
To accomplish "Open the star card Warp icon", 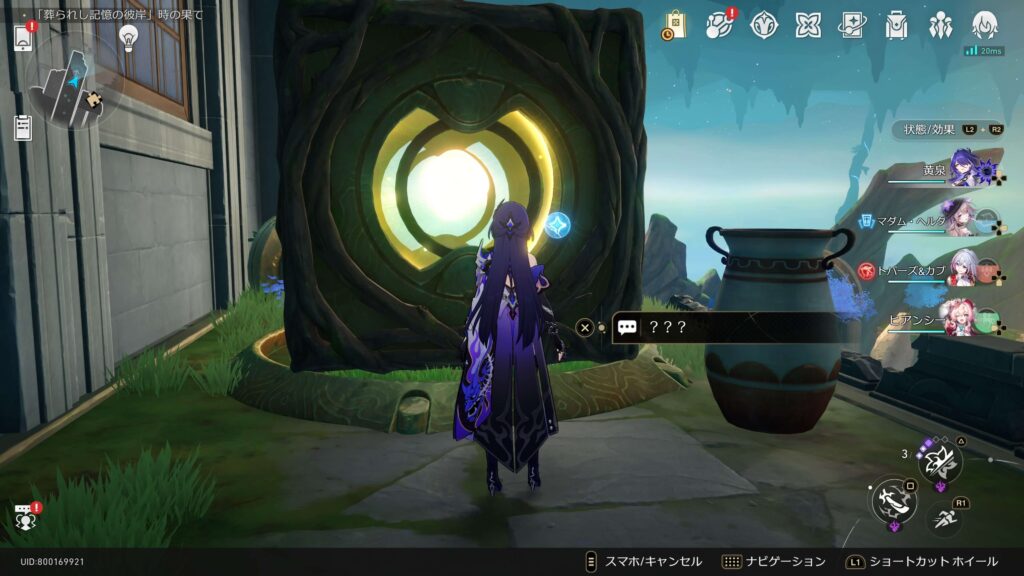I will (852, 26).
